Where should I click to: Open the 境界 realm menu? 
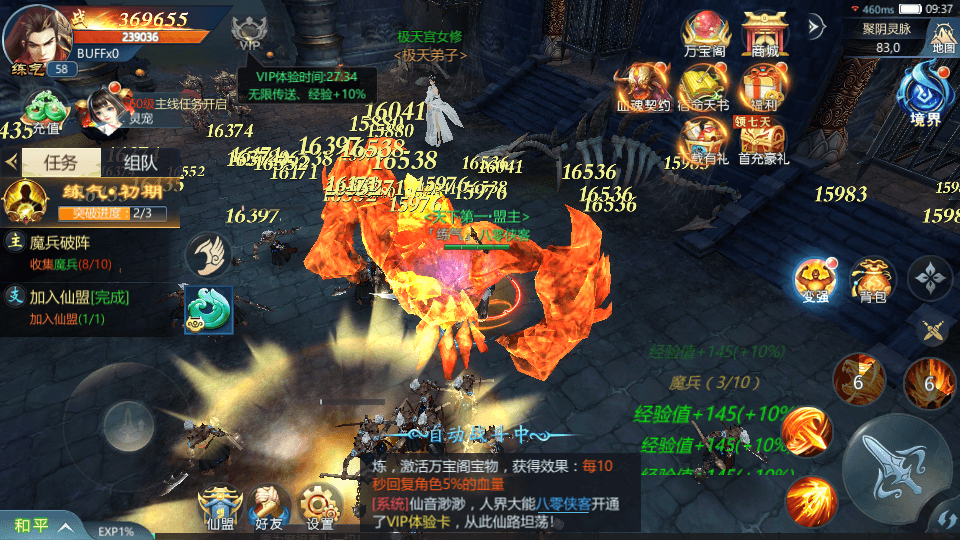point(925,96)
